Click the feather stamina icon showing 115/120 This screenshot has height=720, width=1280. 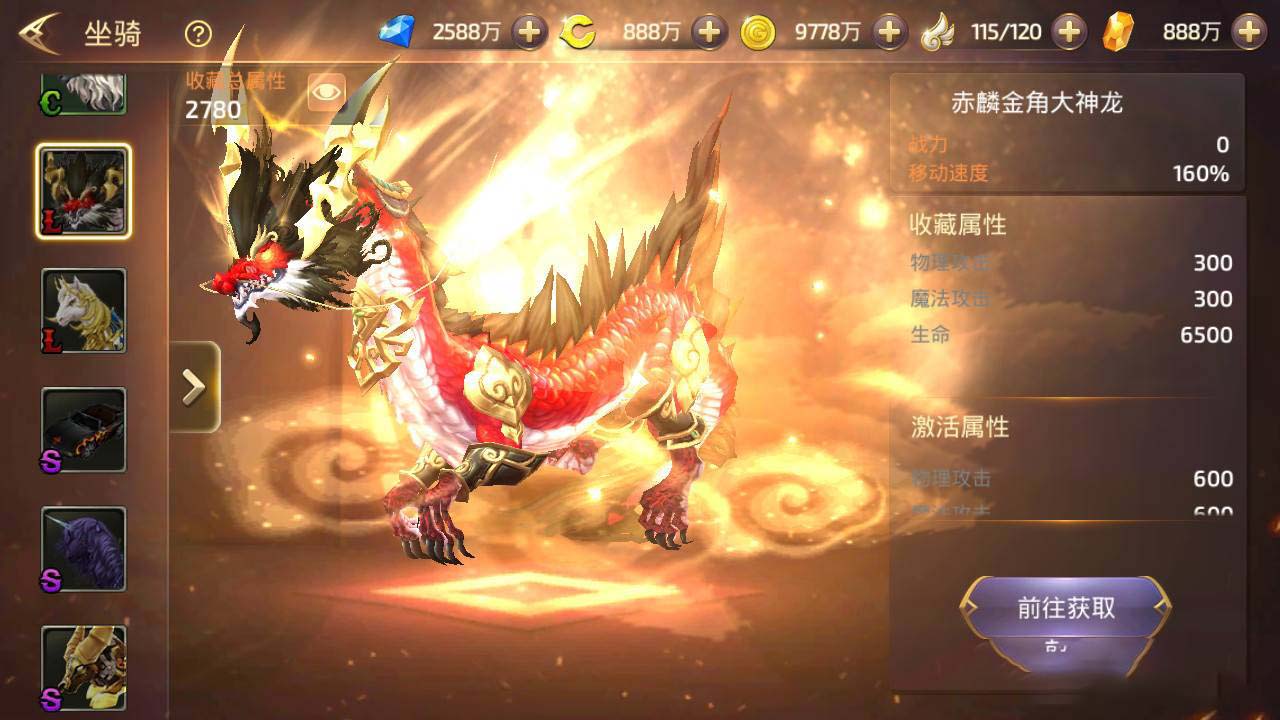tap(937, 31)
